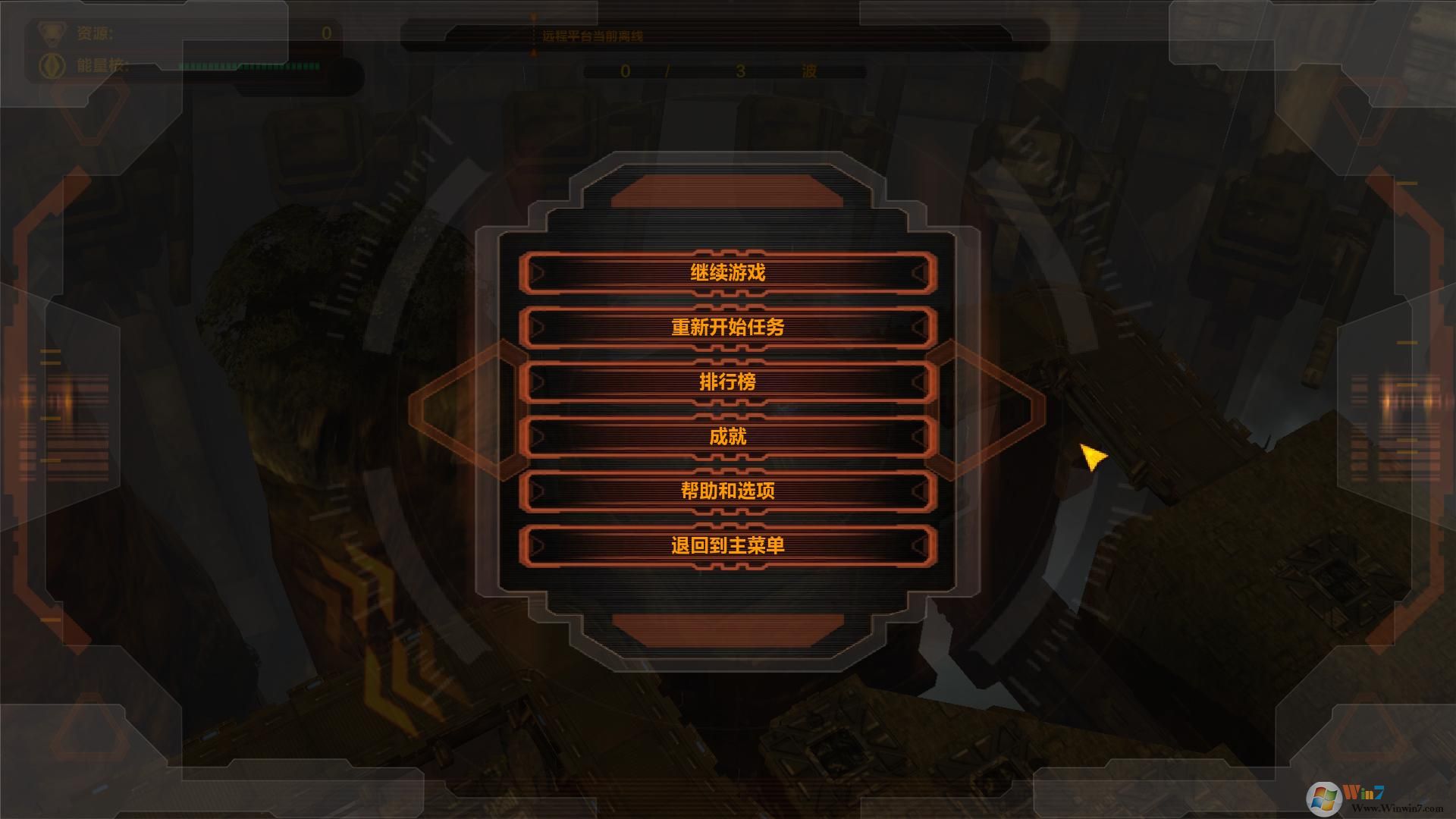Click the left triangle marker on 退回到主菜单 bar
The height and width of the screenshot is (819, 1456).
tap(538, 544)
